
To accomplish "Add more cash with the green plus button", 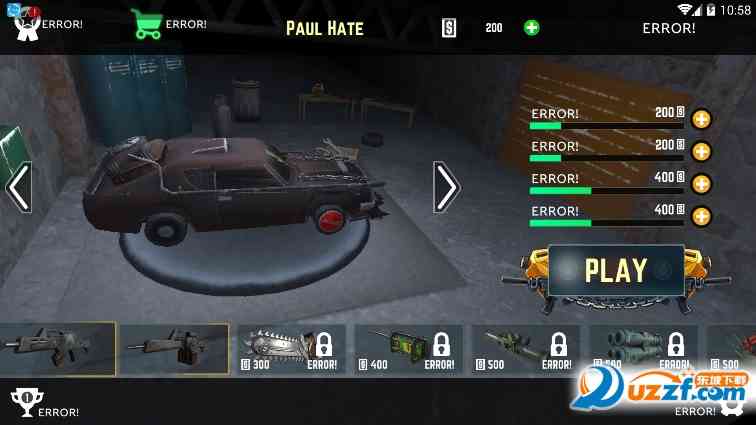I will [x=532, y=27].
